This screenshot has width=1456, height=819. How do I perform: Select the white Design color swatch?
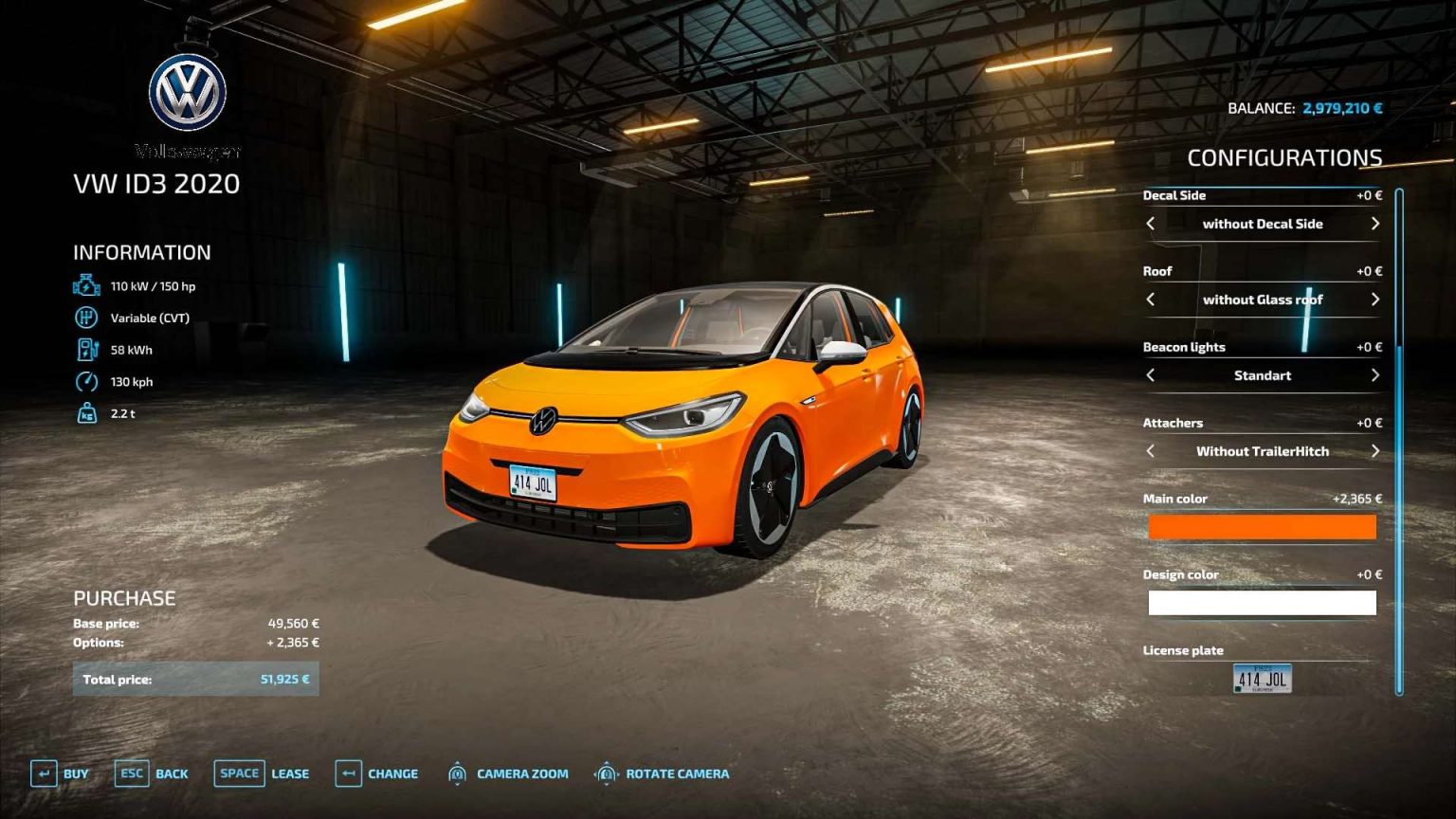tap(1262, 602)
